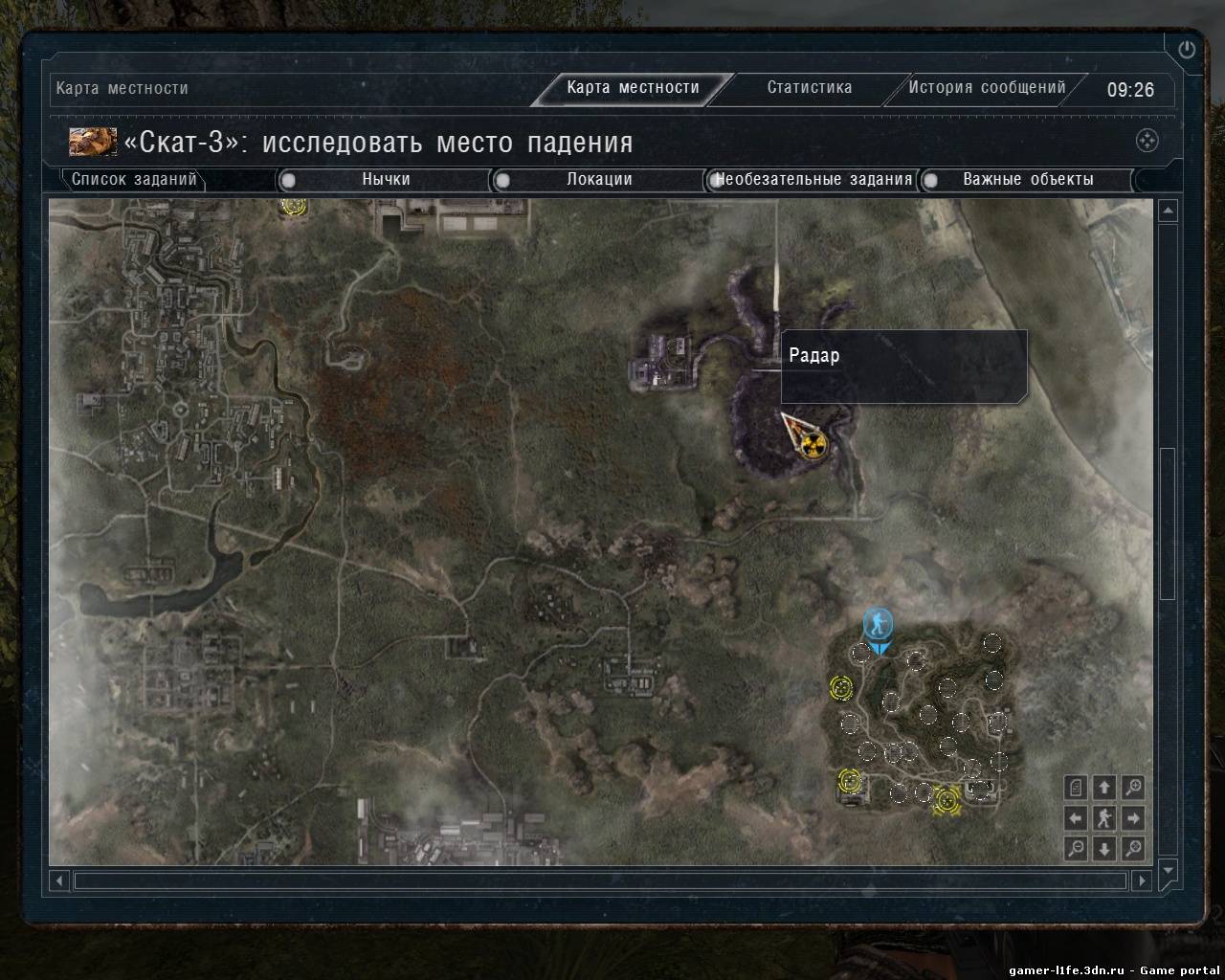
Task: Toggle the Важные объекты filter
Action: coord(929,180)
